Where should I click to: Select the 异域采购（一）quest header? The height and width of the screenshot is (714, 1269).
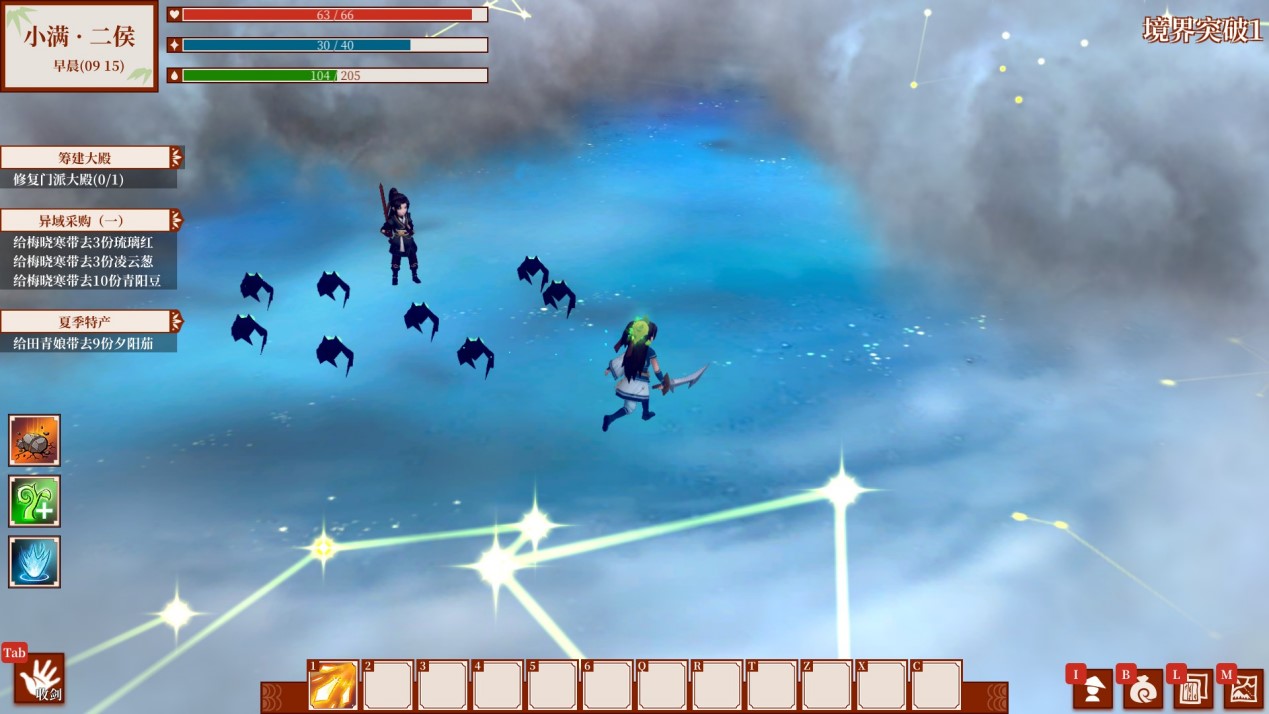[x=88, y=221]
